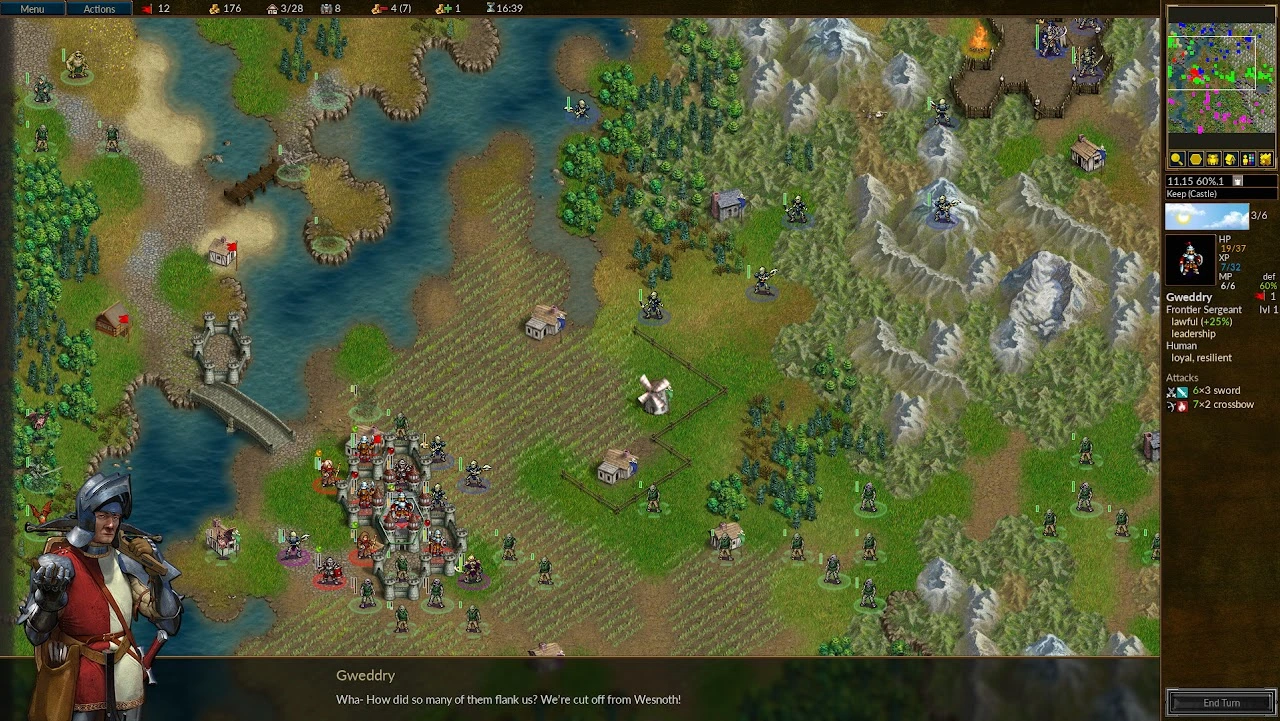
Task: Click the villages house icon showing 3/28
Action: 273,8
